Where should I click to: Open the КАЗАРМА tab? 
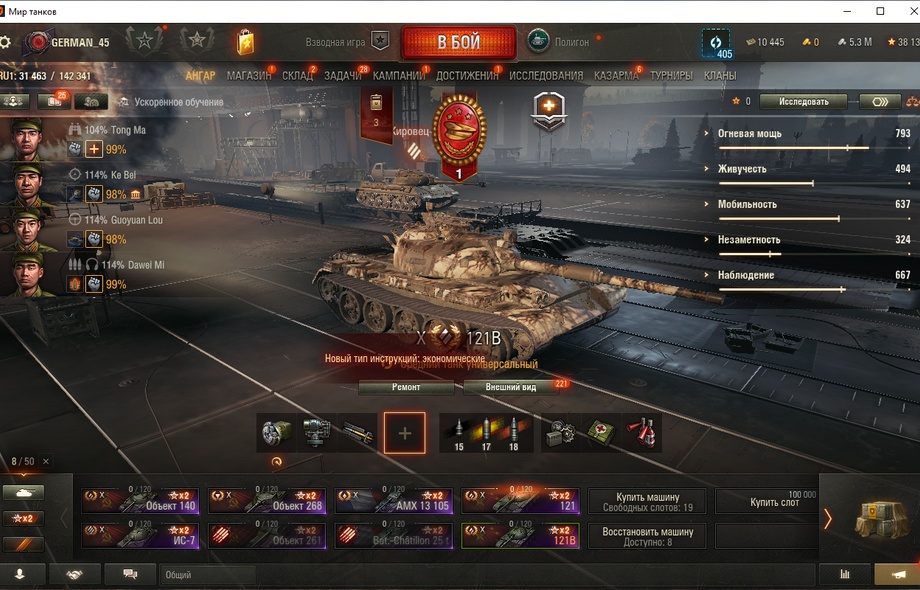click(x=616, y=76)
